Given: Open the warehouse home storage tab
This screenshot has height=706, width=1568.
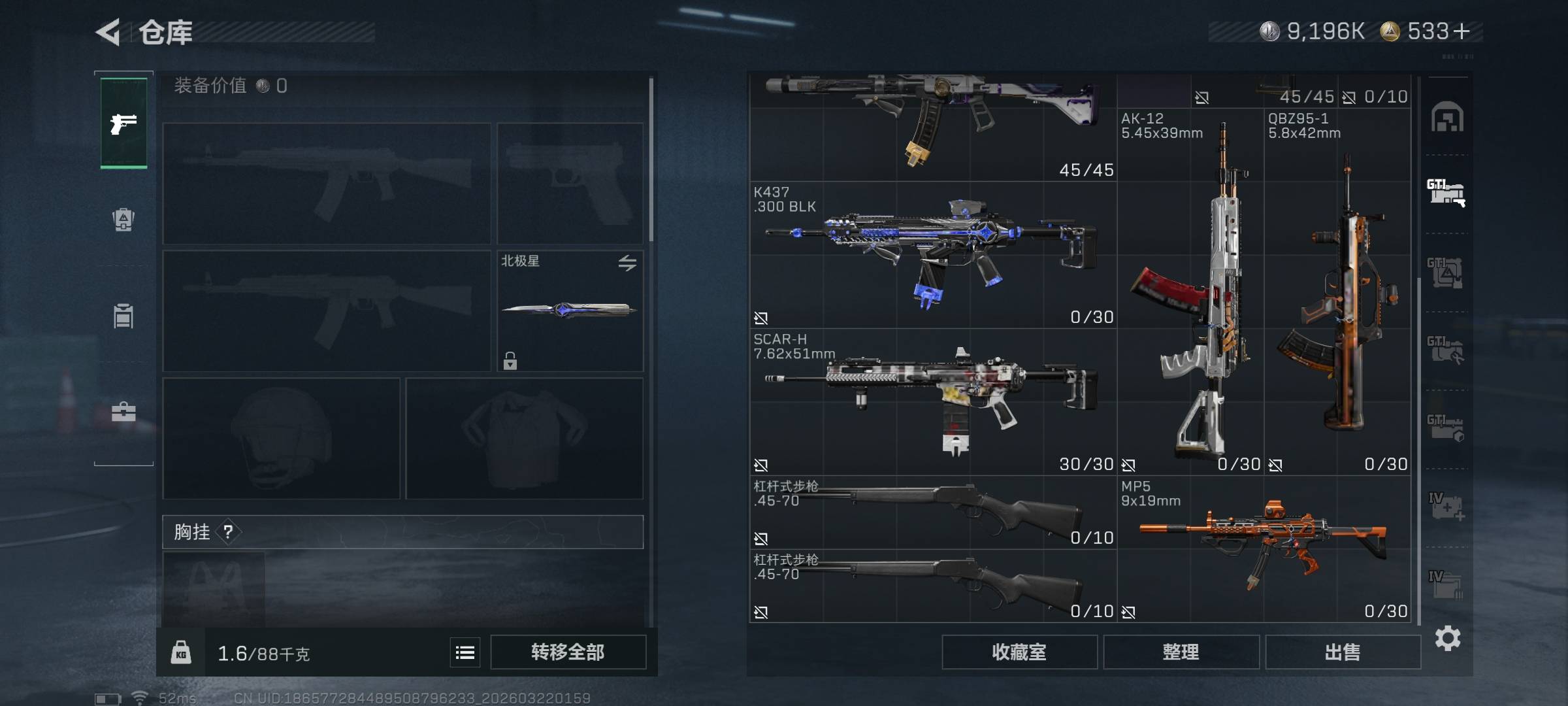Looking at the screenshot, I should pyautogui.click(x=1447, y=118).
